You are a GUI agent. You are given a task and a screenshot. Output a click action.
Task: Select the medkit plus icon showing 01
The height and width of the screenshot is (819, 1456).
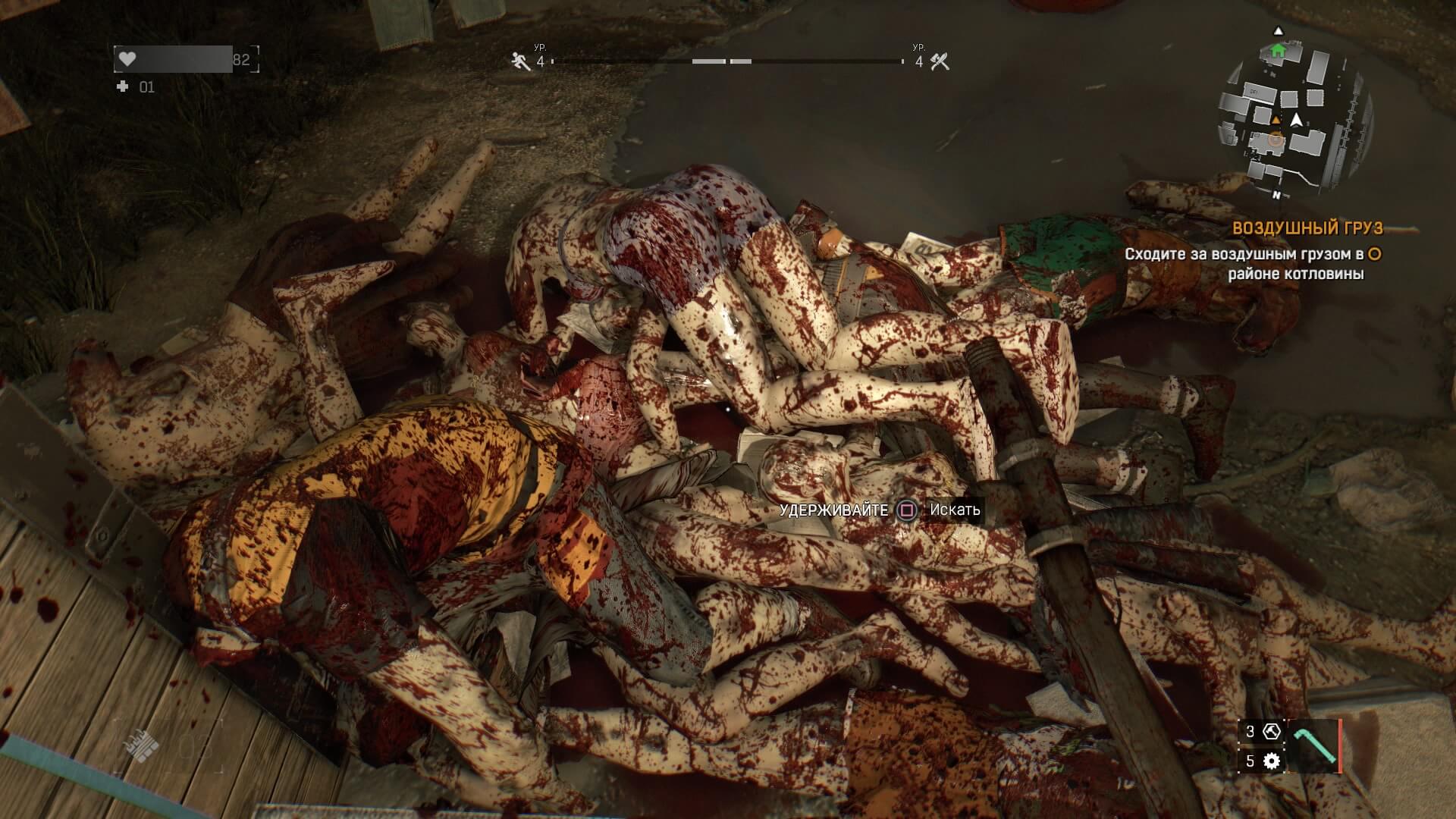point(121,86)
